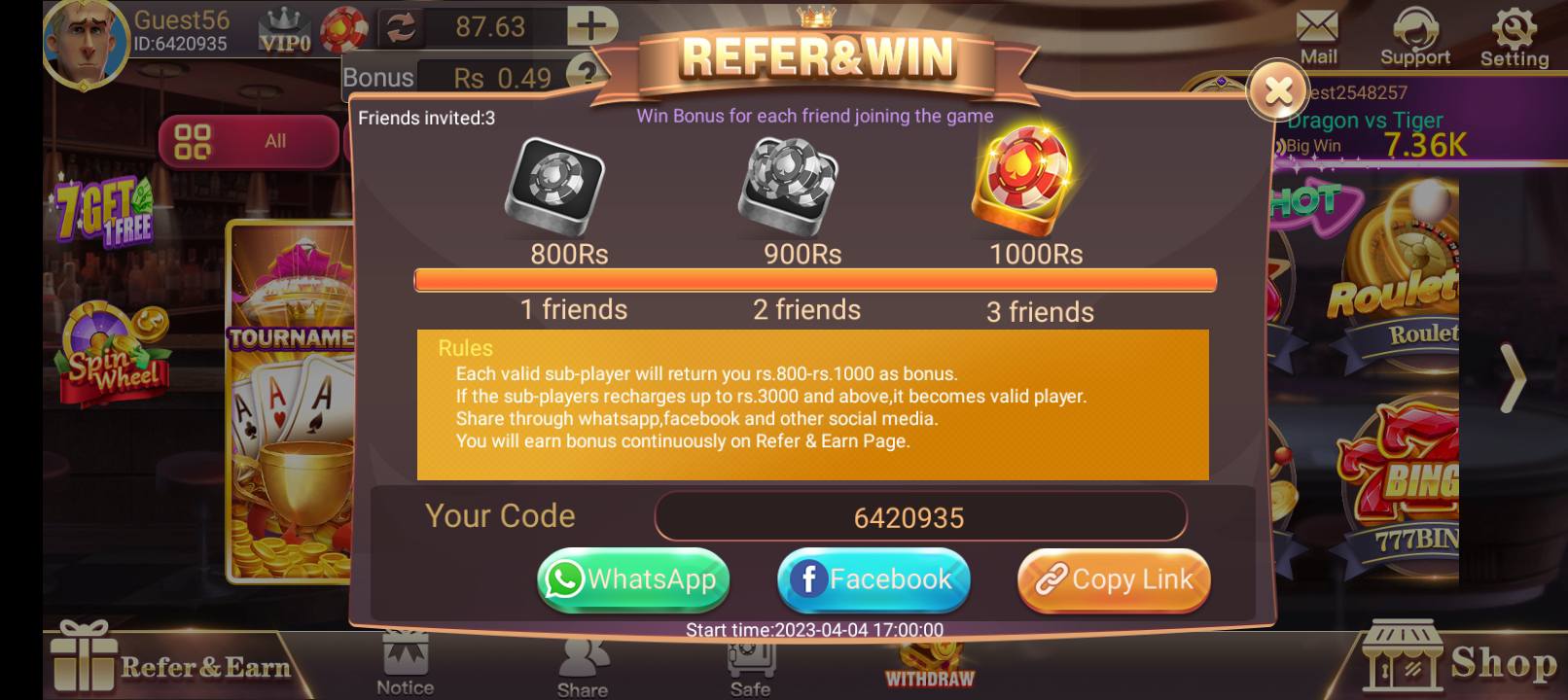Viewport: 1568px width, 700px height.
Task: Open the VIP0 badge
Action: (284, 29)
